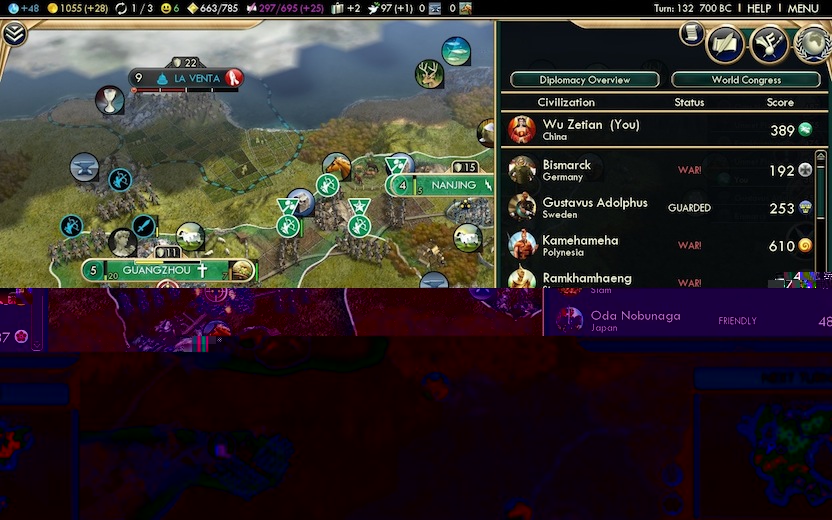Open the World Congress screen

[x=746, y=80]
